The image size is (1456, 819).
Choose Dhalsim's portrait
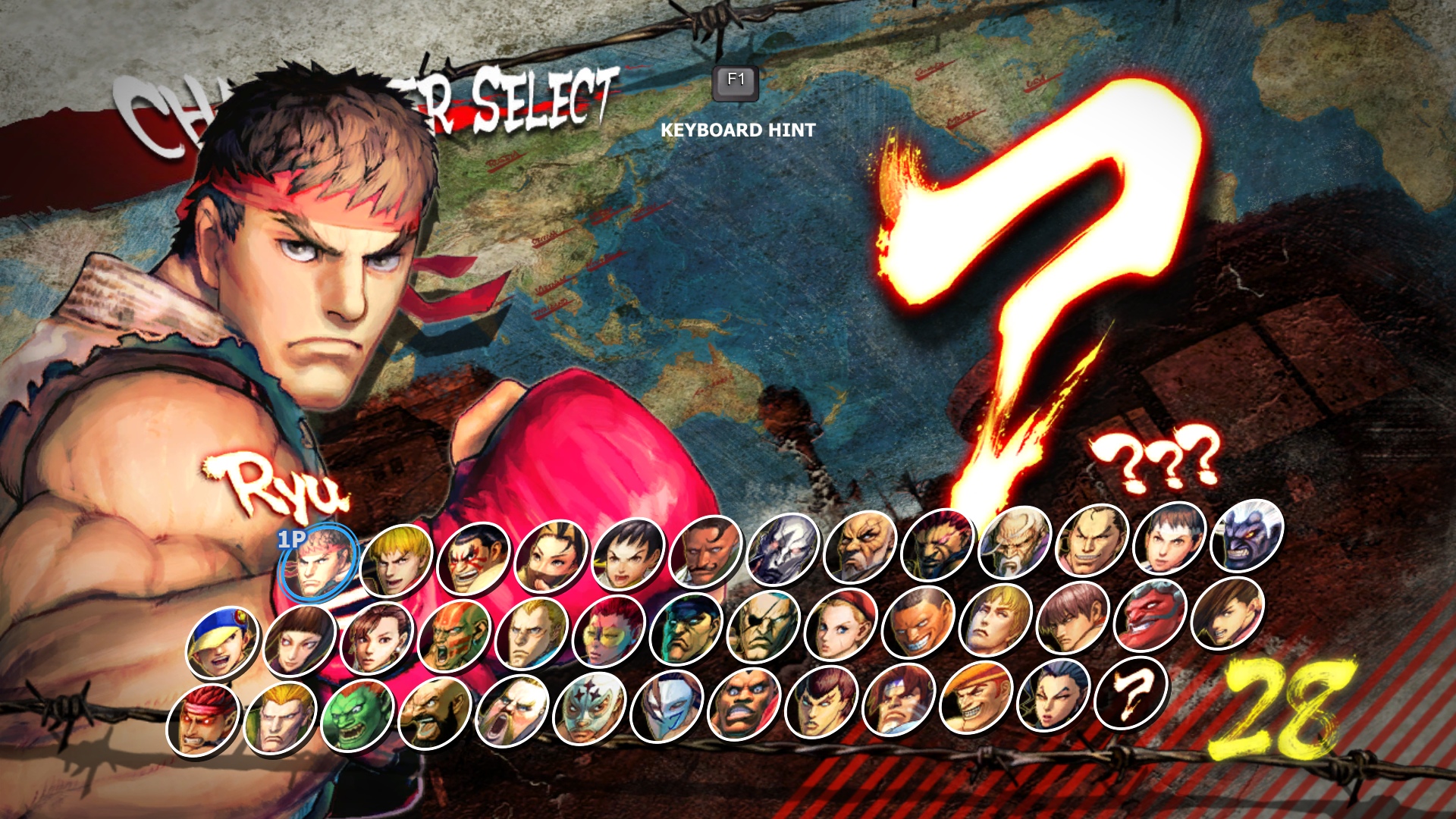[x=454, y=637]
